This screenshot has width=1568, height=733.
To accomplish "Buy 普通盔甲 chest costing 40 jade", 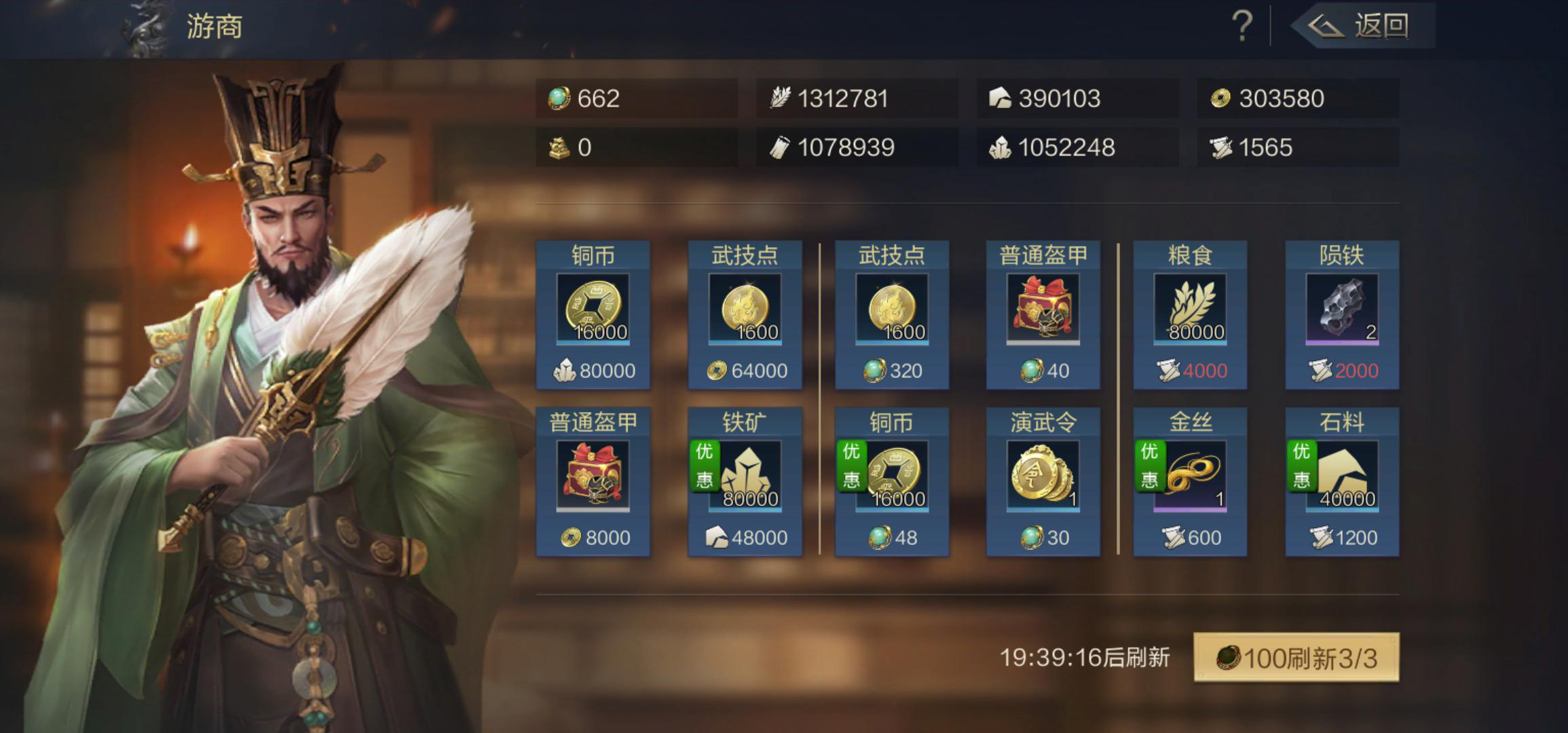I will point(1043,315).
